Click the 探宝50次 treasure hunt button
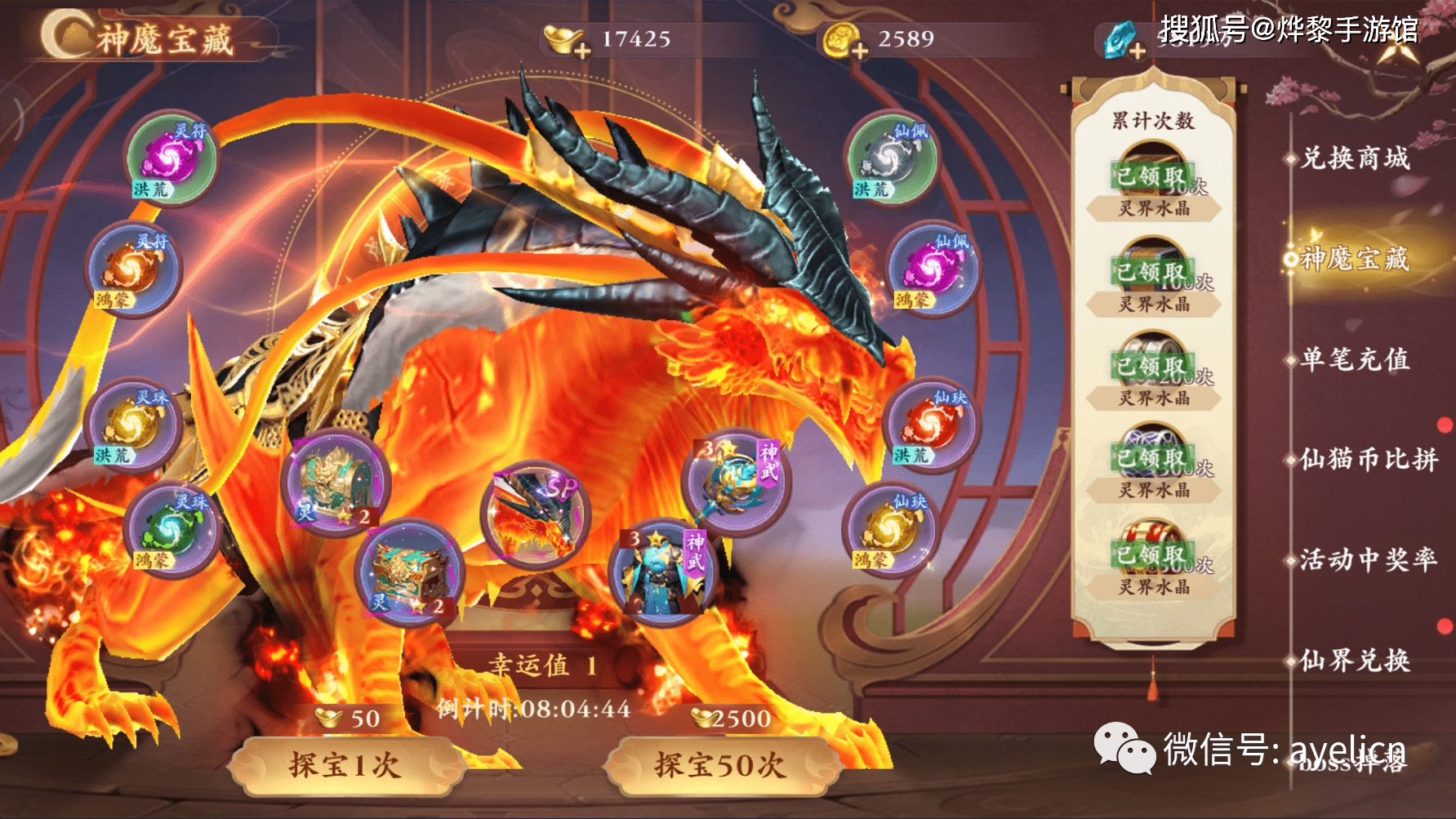Screen dimensions: 1456x819 tap(719, 765)
